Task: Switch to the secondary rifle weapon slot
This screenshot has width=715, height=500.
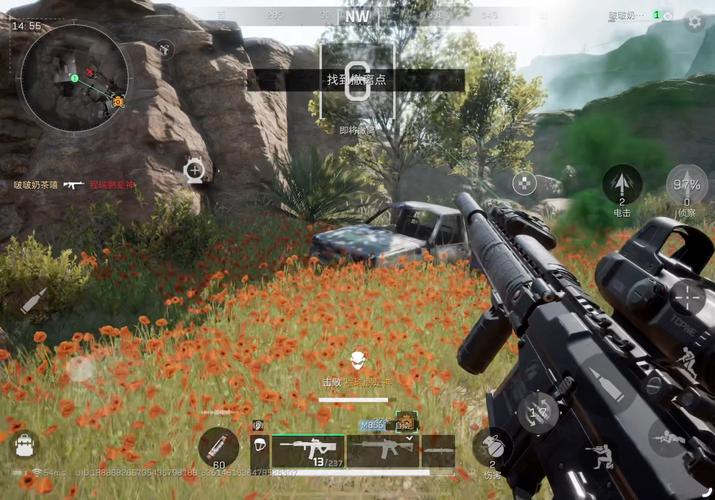Action: (383, 450)
